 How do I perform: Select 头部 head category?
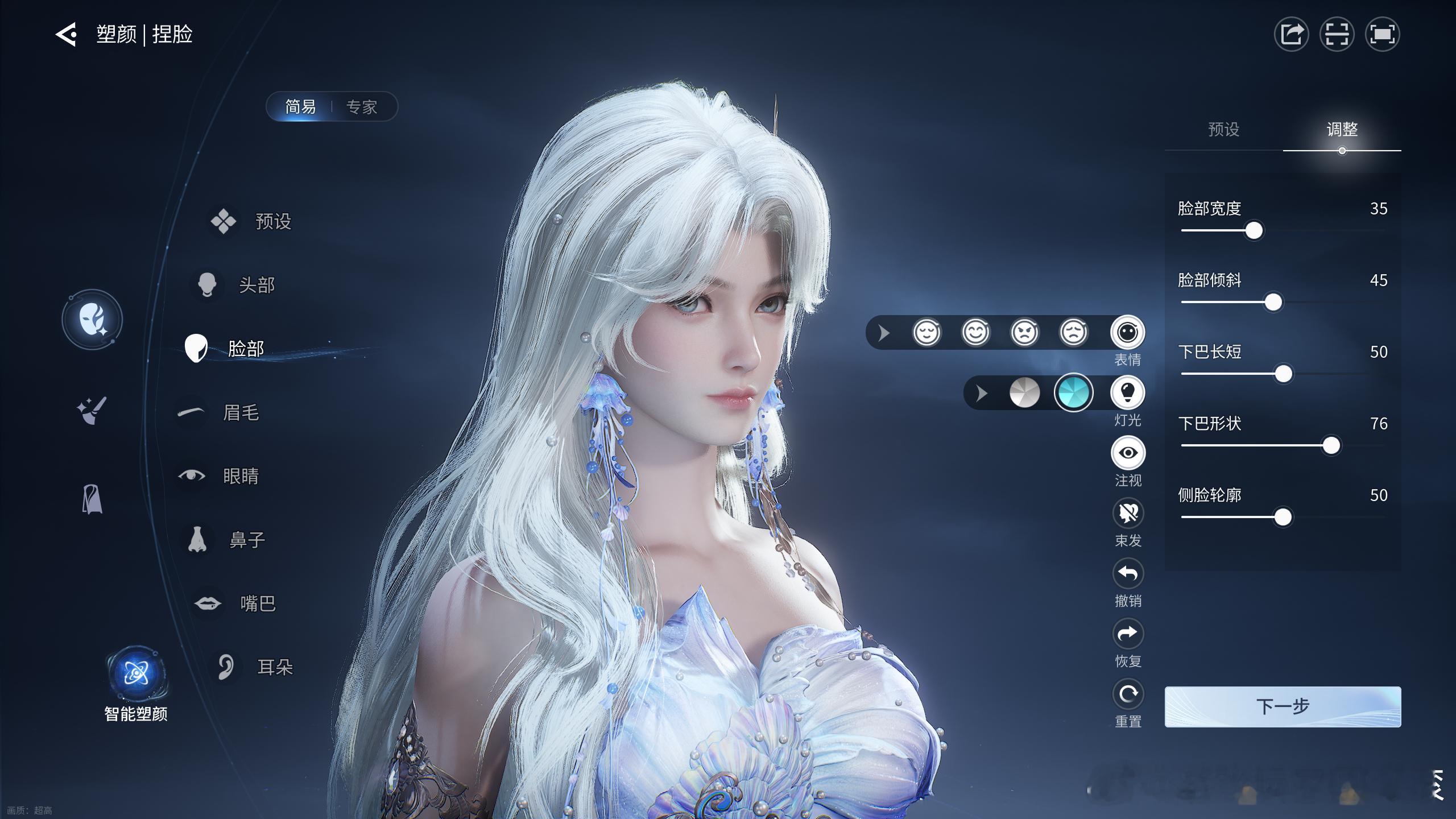[x=256, y=285]
